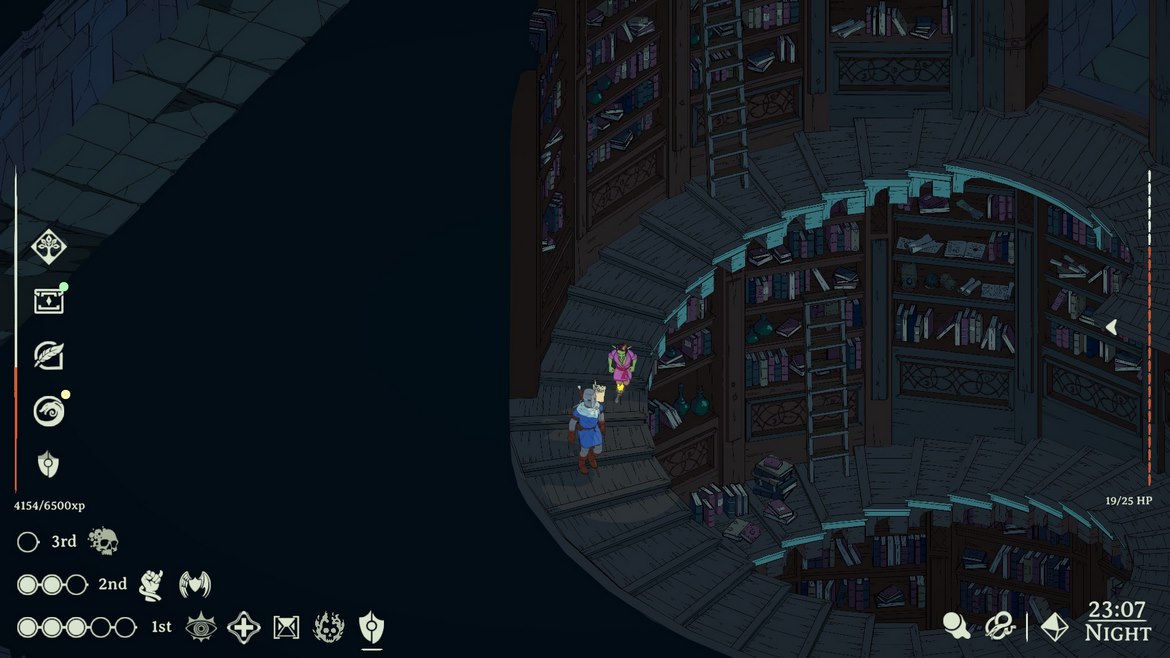Cast the 3rd-level crumbling skull spell

[103, 542]
